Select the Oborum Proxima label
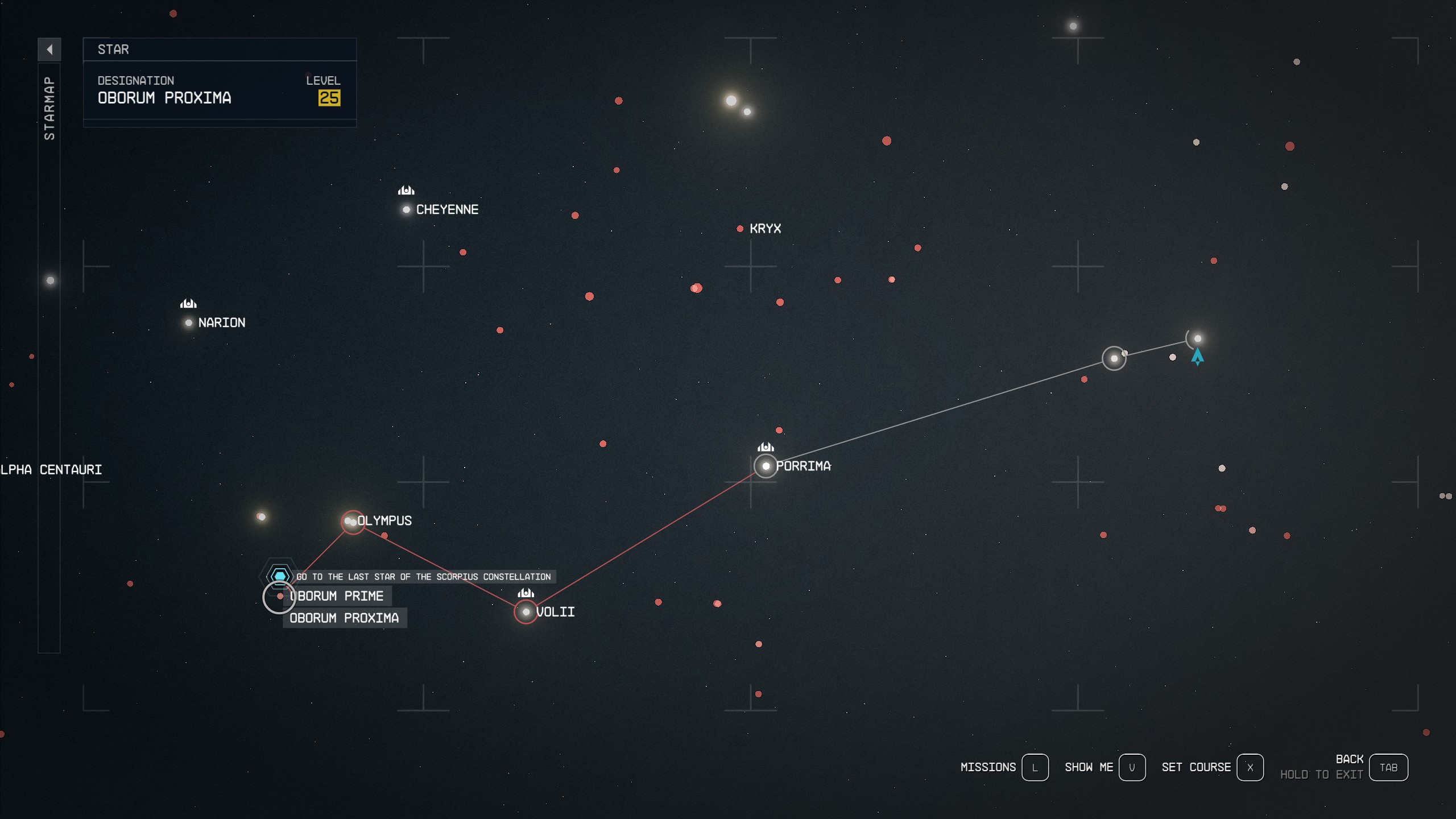The height and width of the screenshot is (819, 1456). (x=344, y=618)
